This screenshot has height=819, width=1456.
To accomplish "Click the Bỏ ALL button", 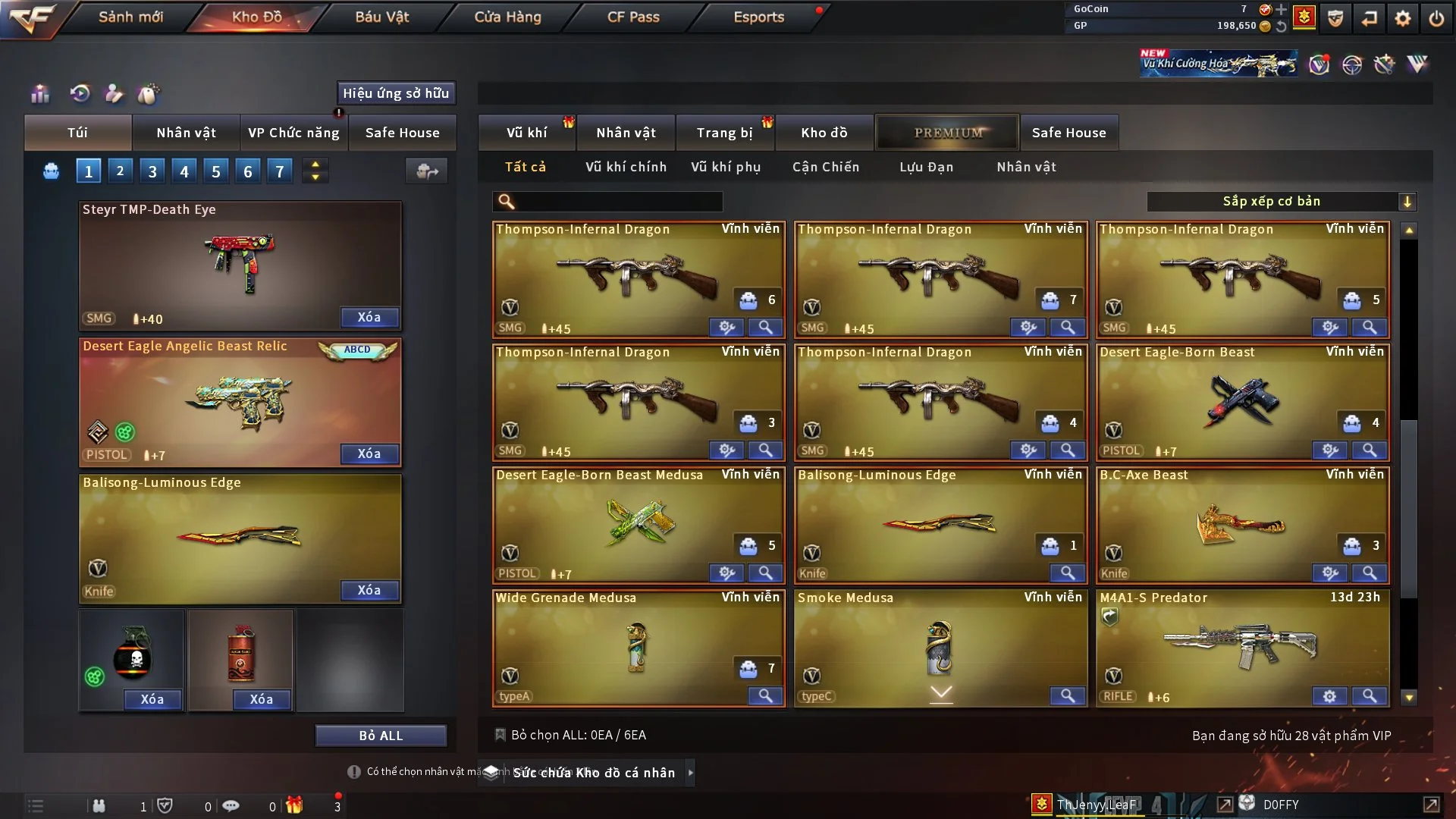I will [x=381, y=736].
